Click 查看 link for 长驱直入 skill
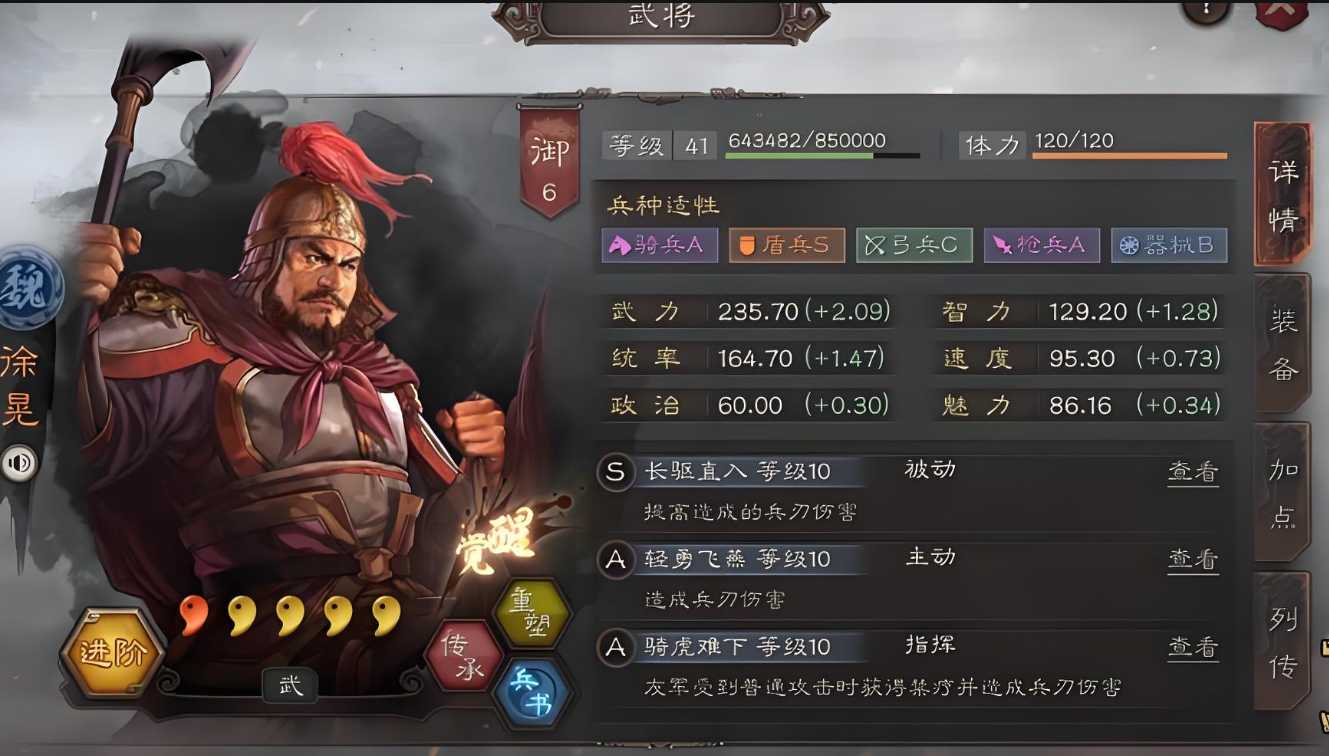Viewport: 1329px width, 756px height. pos(1192,470)
